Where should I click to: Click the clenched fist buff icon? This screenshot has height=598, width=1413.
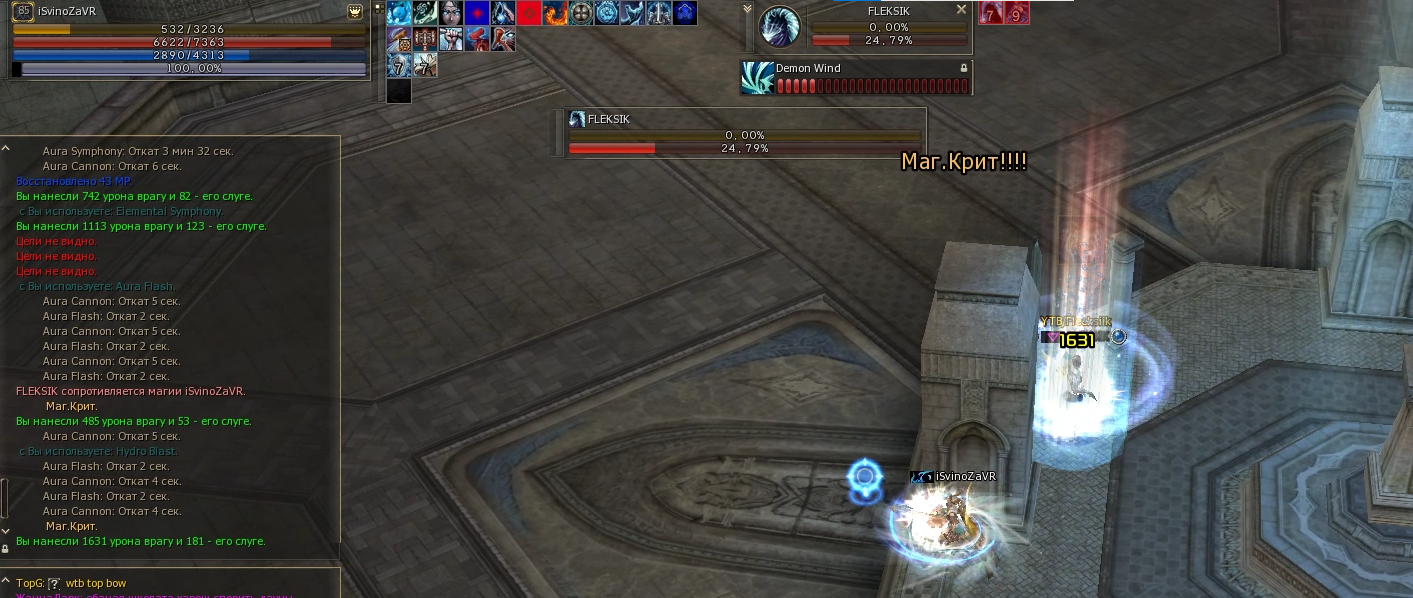tap(452, 39)
